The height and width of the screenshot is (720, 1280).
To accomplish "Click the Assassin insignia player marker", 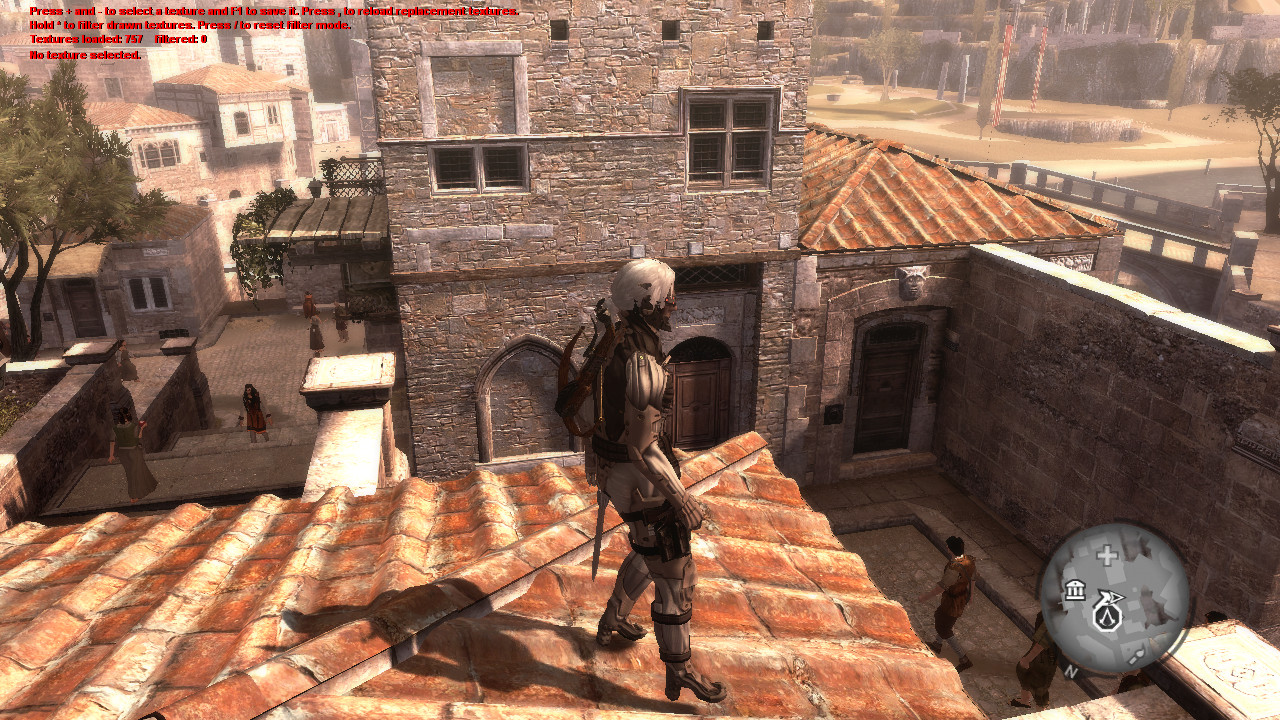I will pos(1108,617).
